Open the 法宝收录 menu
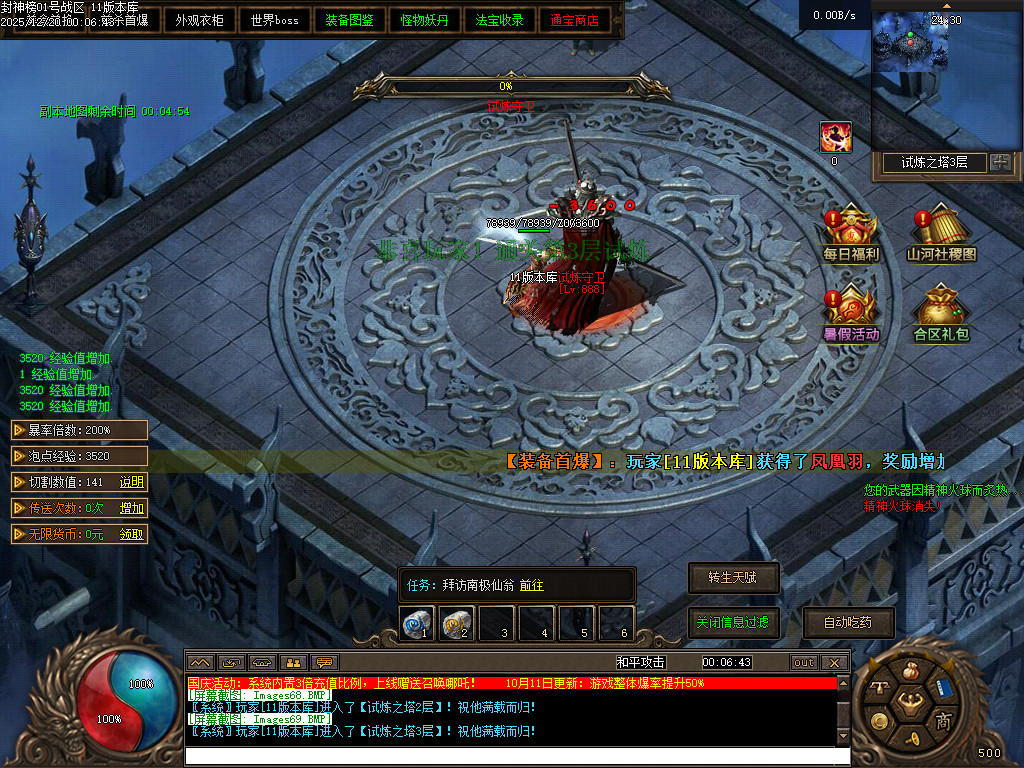 coord(500,20)
